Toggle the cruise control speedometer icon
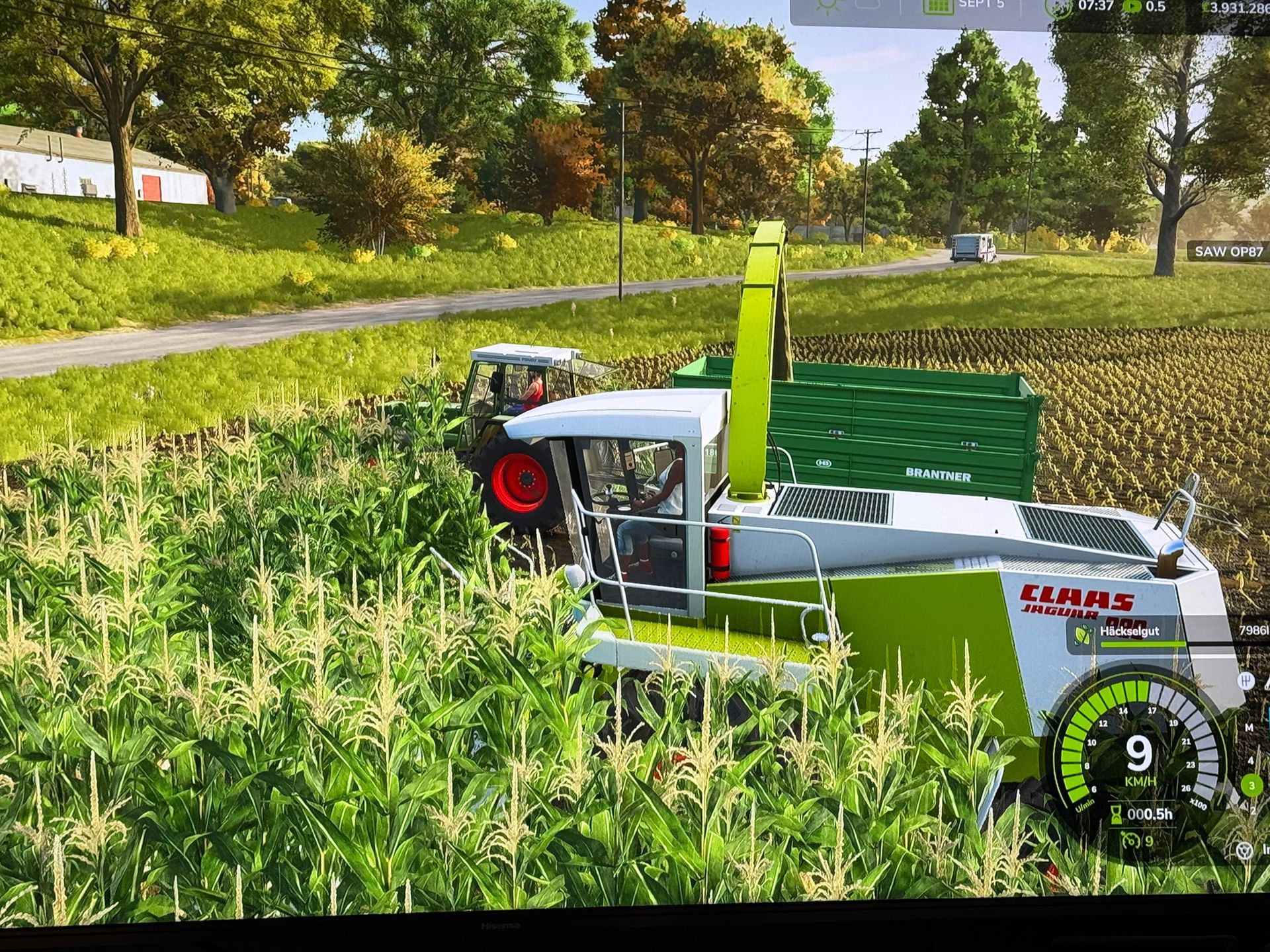 pyautogui.click(x=1129, y=840)
